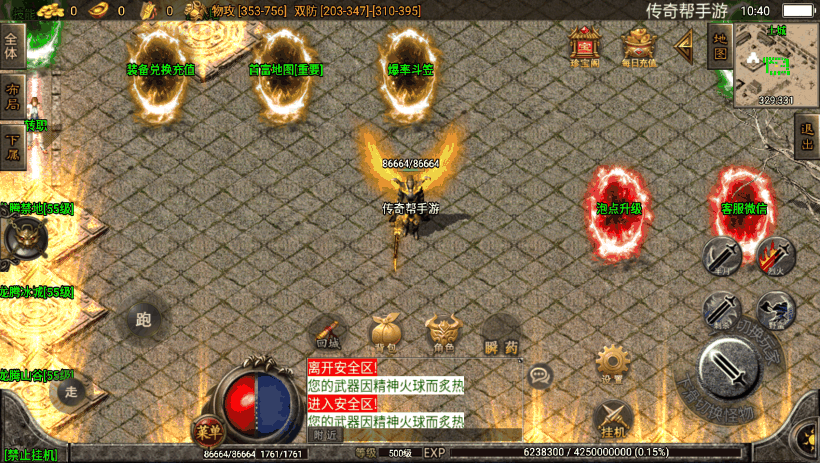Use the 回城 return-to-town scroll
The image size is (820, 463).
coord(327,334)
